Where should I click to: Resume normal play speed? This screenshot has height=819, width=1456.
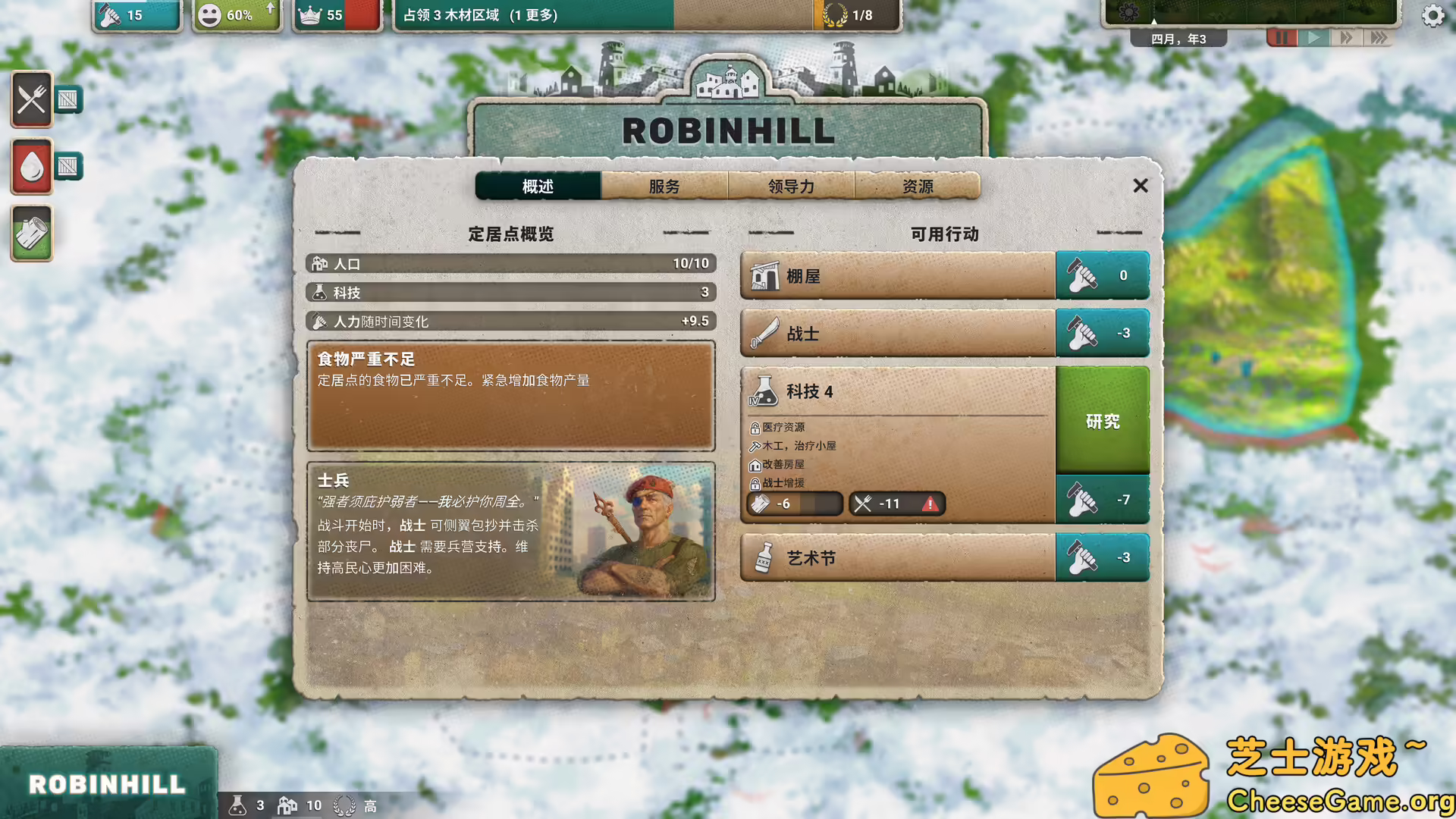click(x=1313, y=36)
